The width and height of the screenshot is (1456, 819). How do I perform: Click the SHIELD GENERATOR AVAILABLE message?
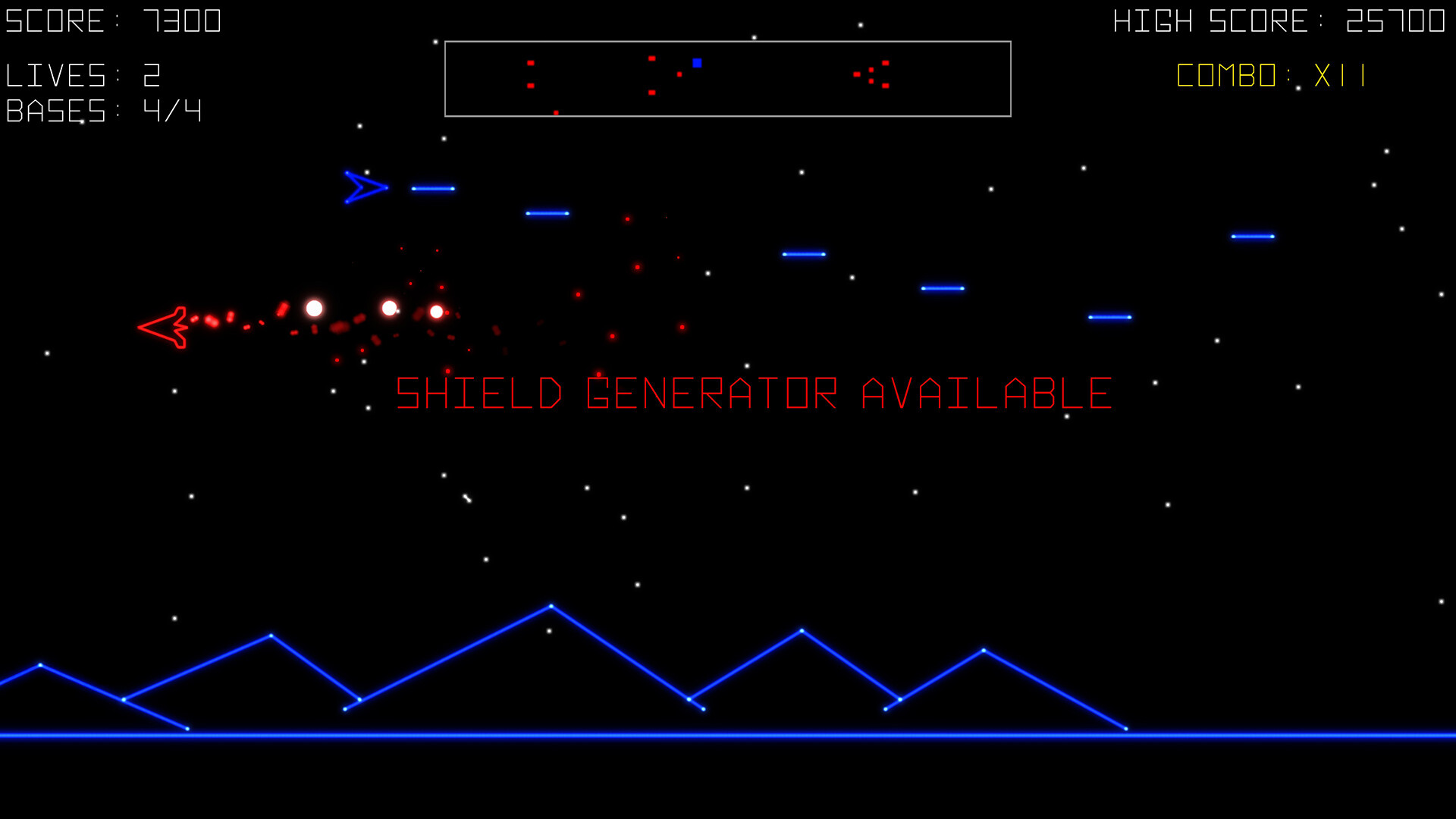pos(751,393)
